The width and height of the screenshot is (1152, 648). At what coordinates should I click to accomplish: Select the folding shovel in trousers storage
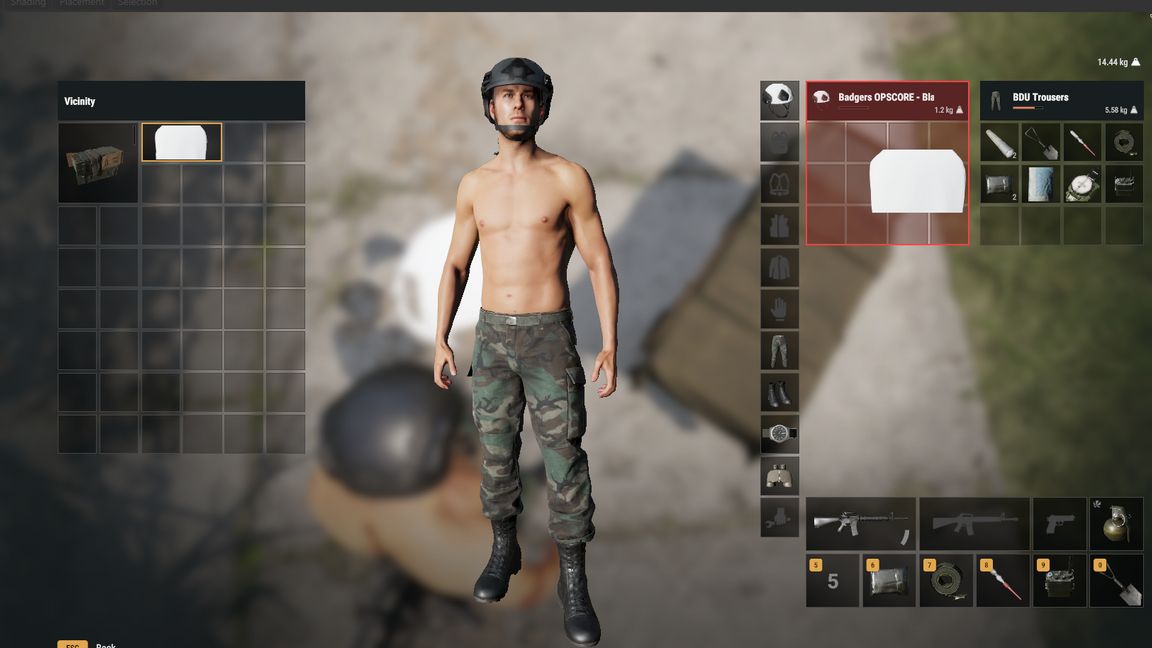pos(1041,143)
